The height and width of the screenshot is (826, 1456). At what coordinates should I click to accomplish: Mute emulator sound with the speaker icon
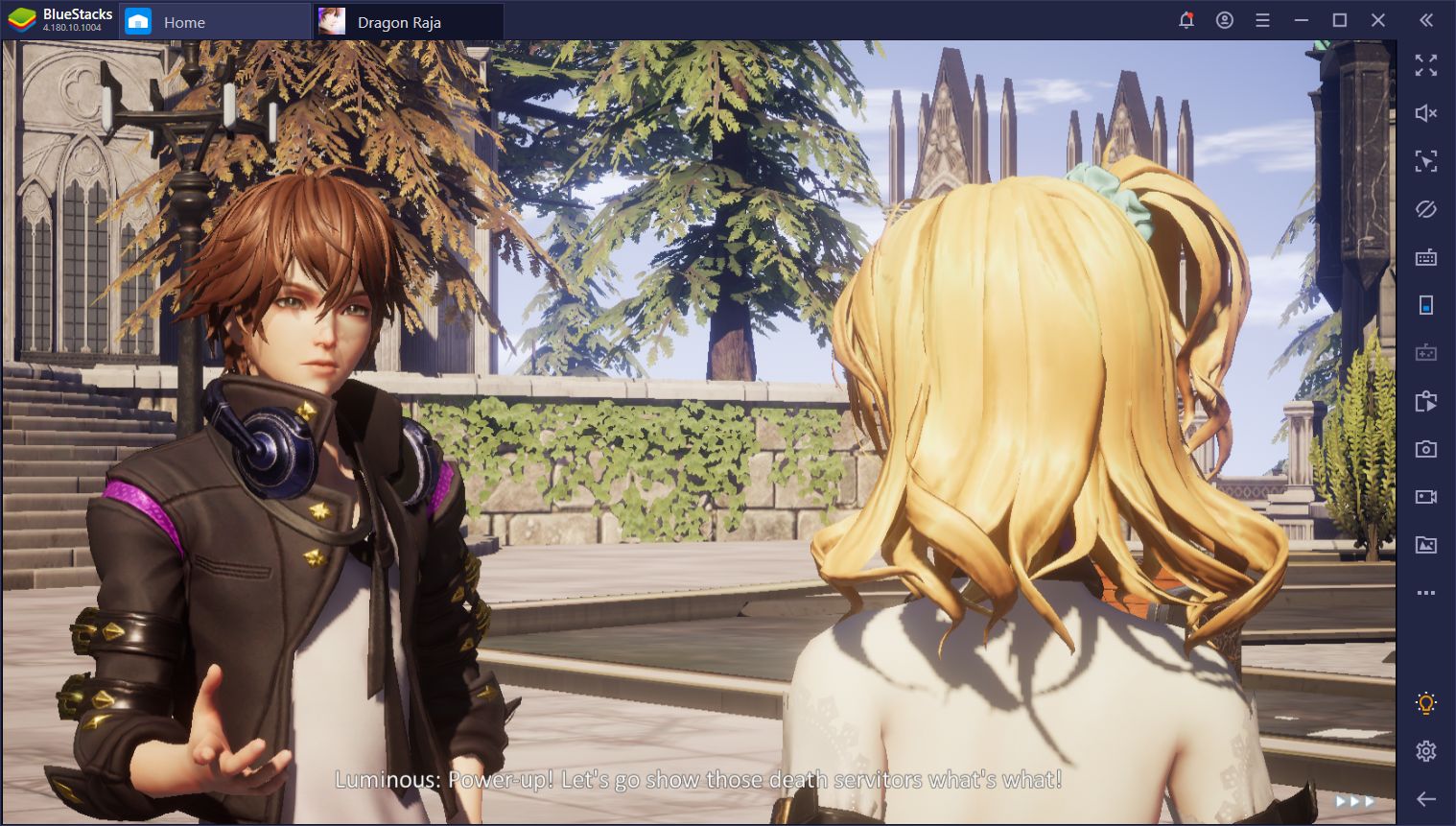[1426, 113]
